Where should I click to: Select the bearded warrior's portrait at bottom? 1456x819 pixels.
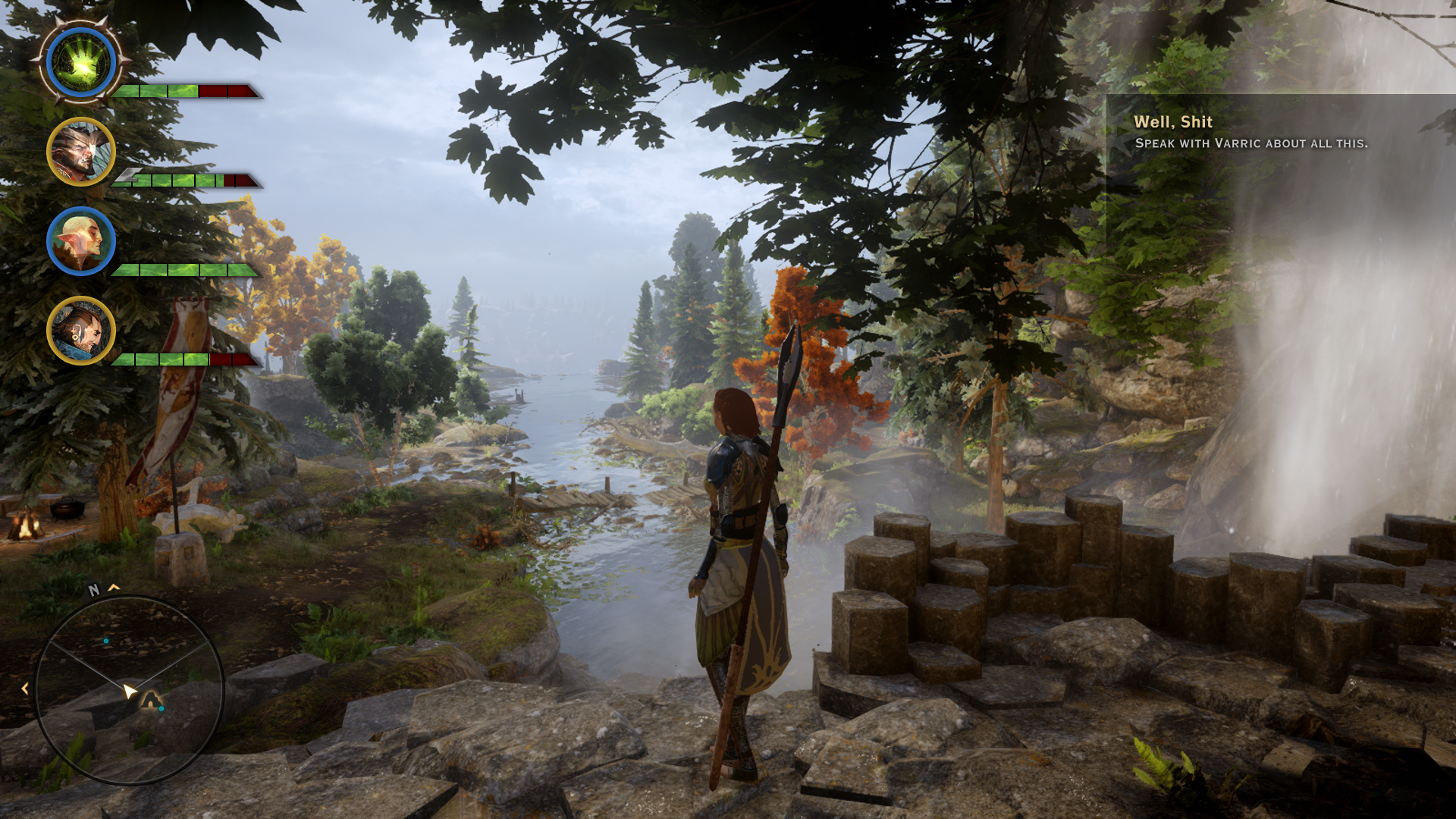click(x=80, y=331)
